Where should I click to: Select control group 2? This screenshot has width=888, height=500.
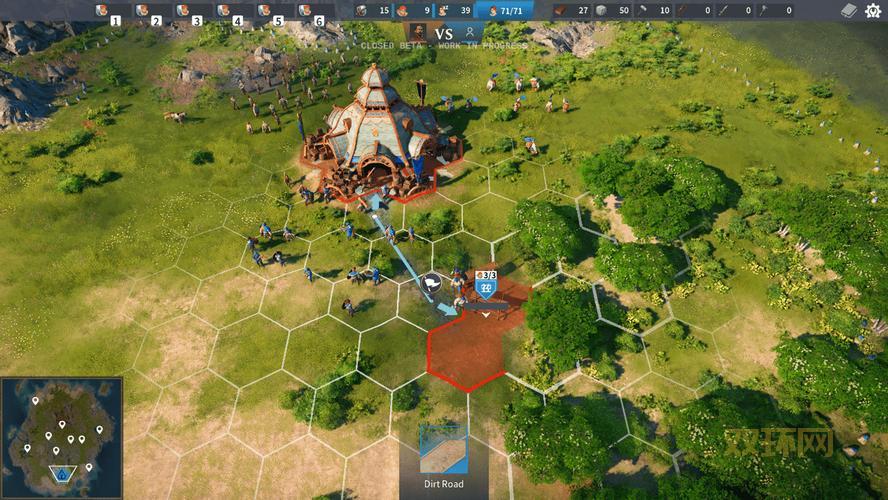(x=148, y=12)
